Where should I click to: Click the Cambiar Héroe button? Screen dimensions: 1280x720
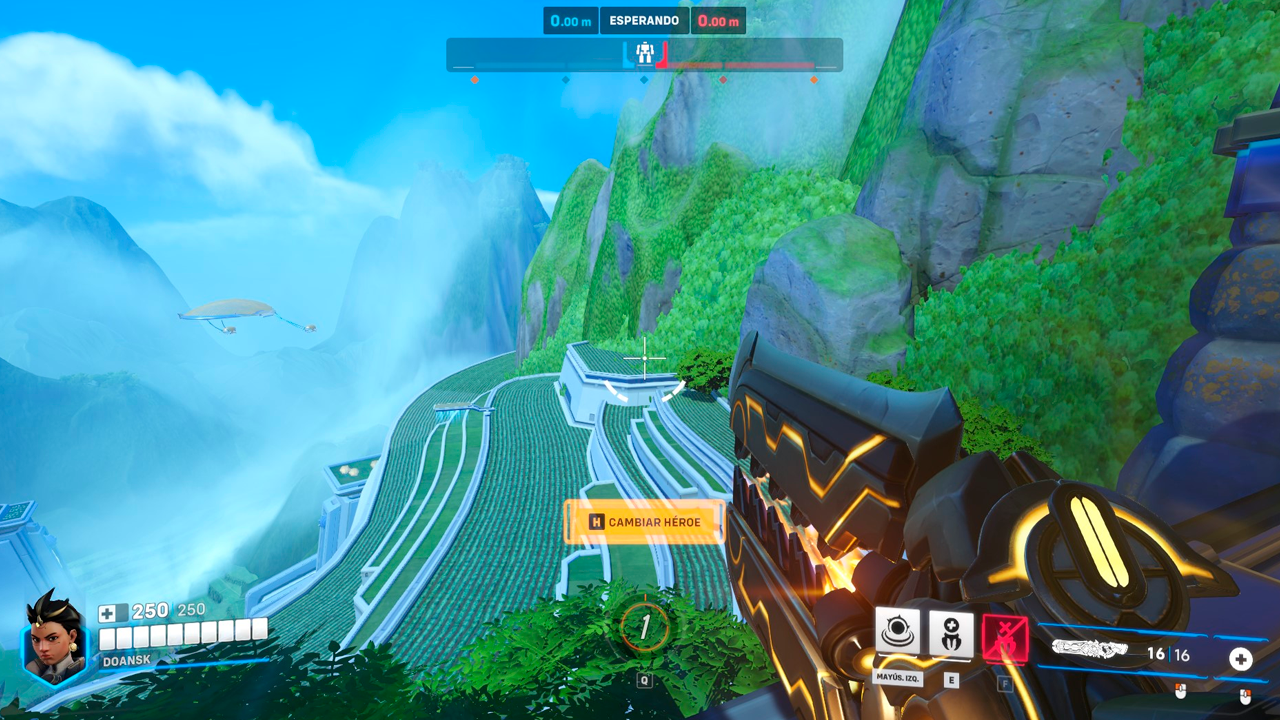644,522
